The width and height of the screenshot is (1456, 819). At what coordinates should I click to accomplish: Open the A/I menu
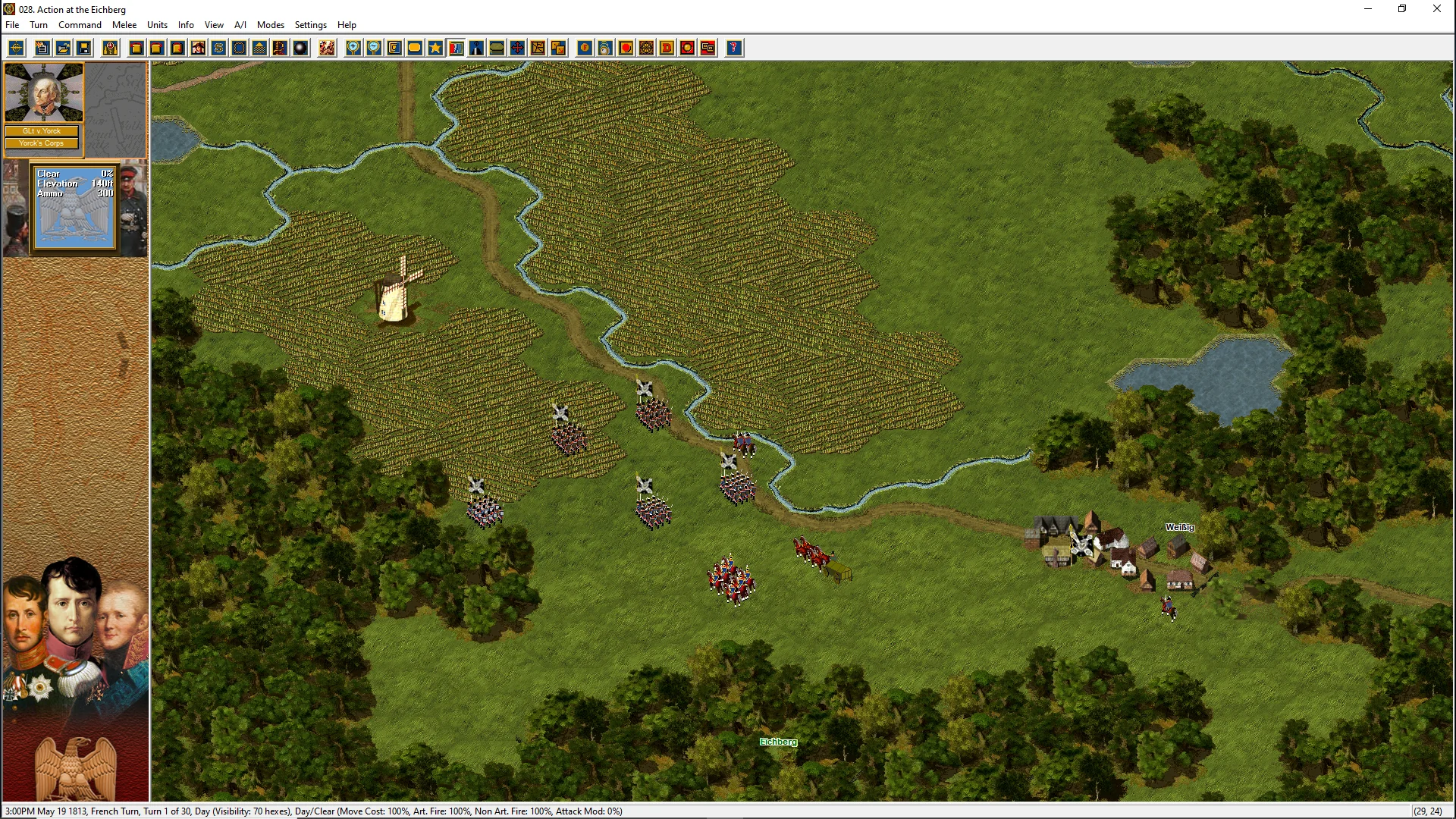pyautogui.click(x=240, y=25)
